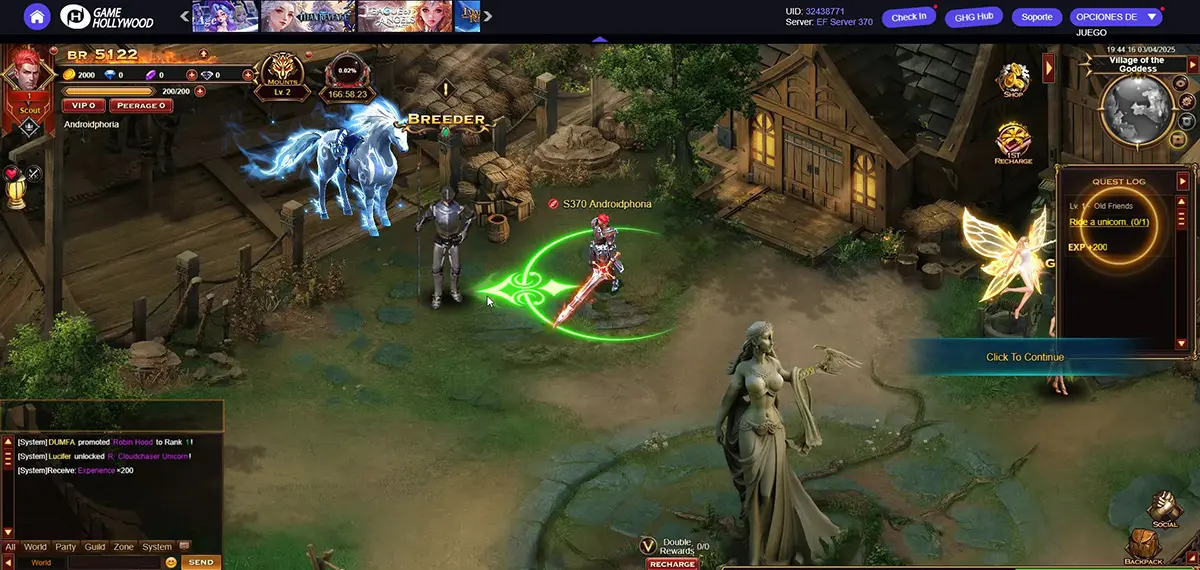Open the Mounts menu icon
This screenshot has width=1200, height=570.
point(279,75)
